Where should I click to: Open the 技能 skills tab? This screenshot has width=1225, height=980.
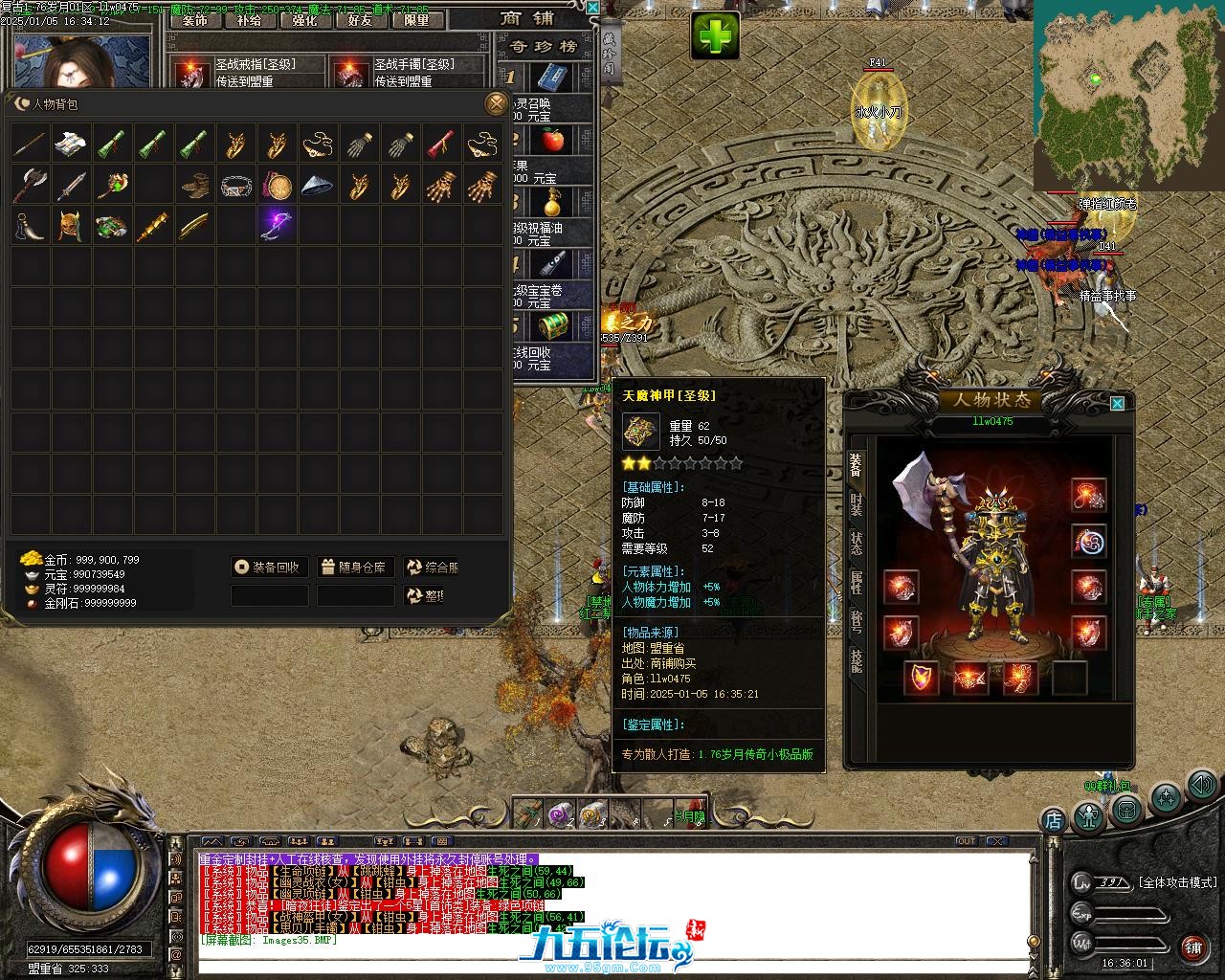tap(856, 660)
